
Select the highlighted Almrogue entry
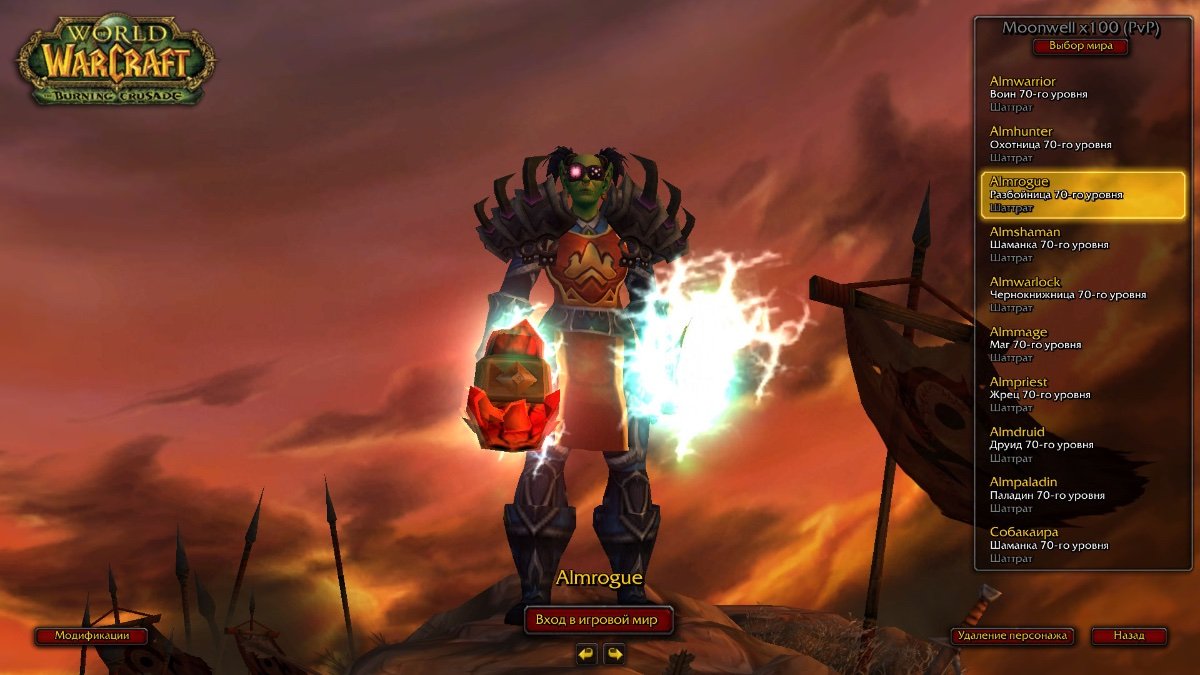pyautogui.click(x=1070, y=195)
